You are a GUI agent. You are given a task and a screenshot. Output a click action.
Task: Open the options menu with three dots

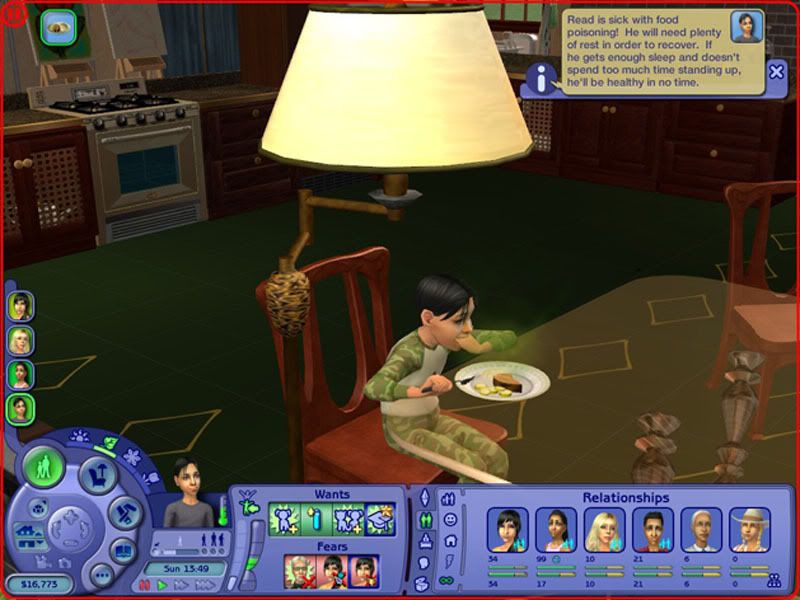[x=100, y=575]
